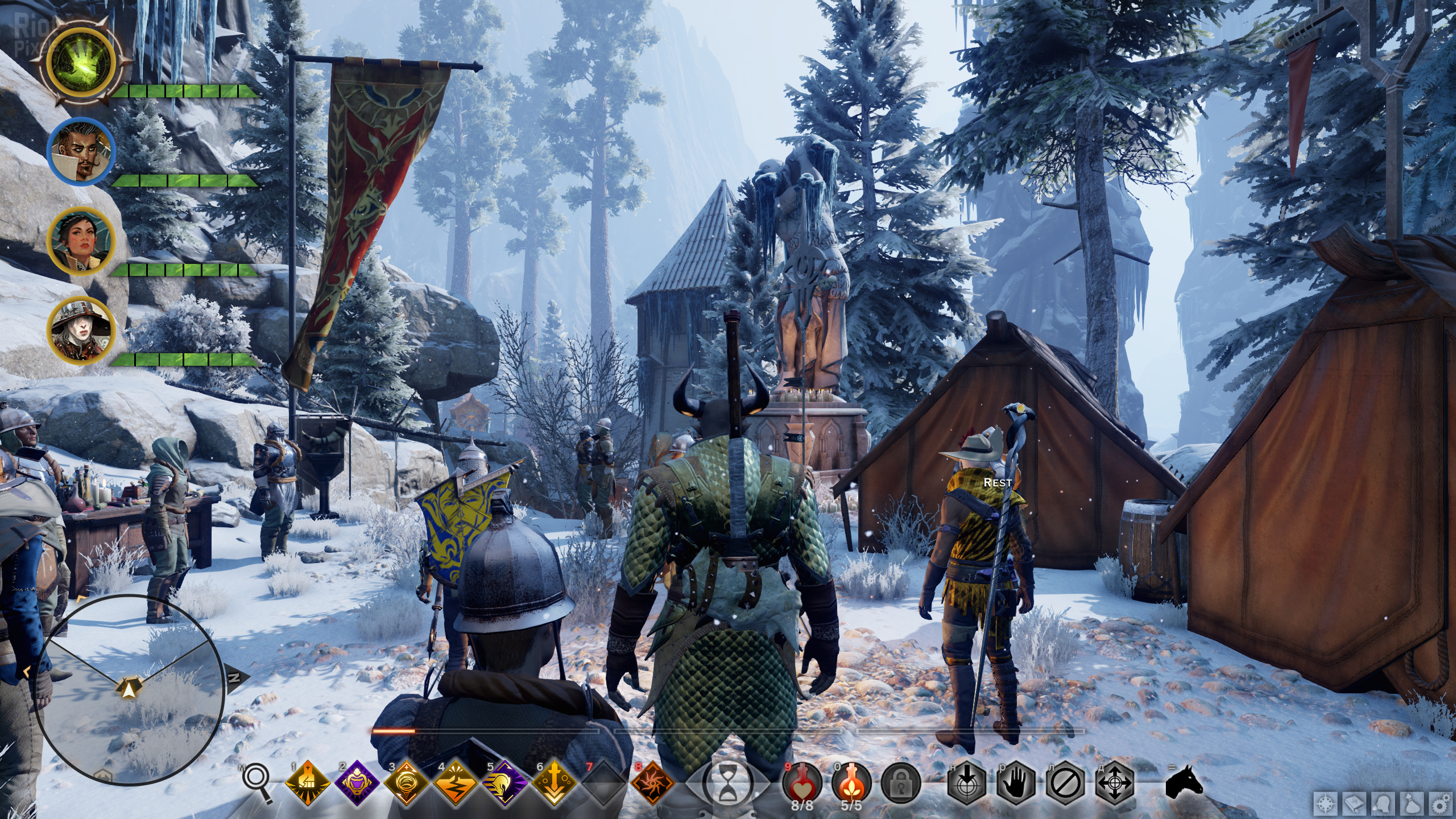This screenshot has width=1456, height=819.
Task: Open settings with the gear icon
Action: pyautogui.click(x=1442, y=805)
